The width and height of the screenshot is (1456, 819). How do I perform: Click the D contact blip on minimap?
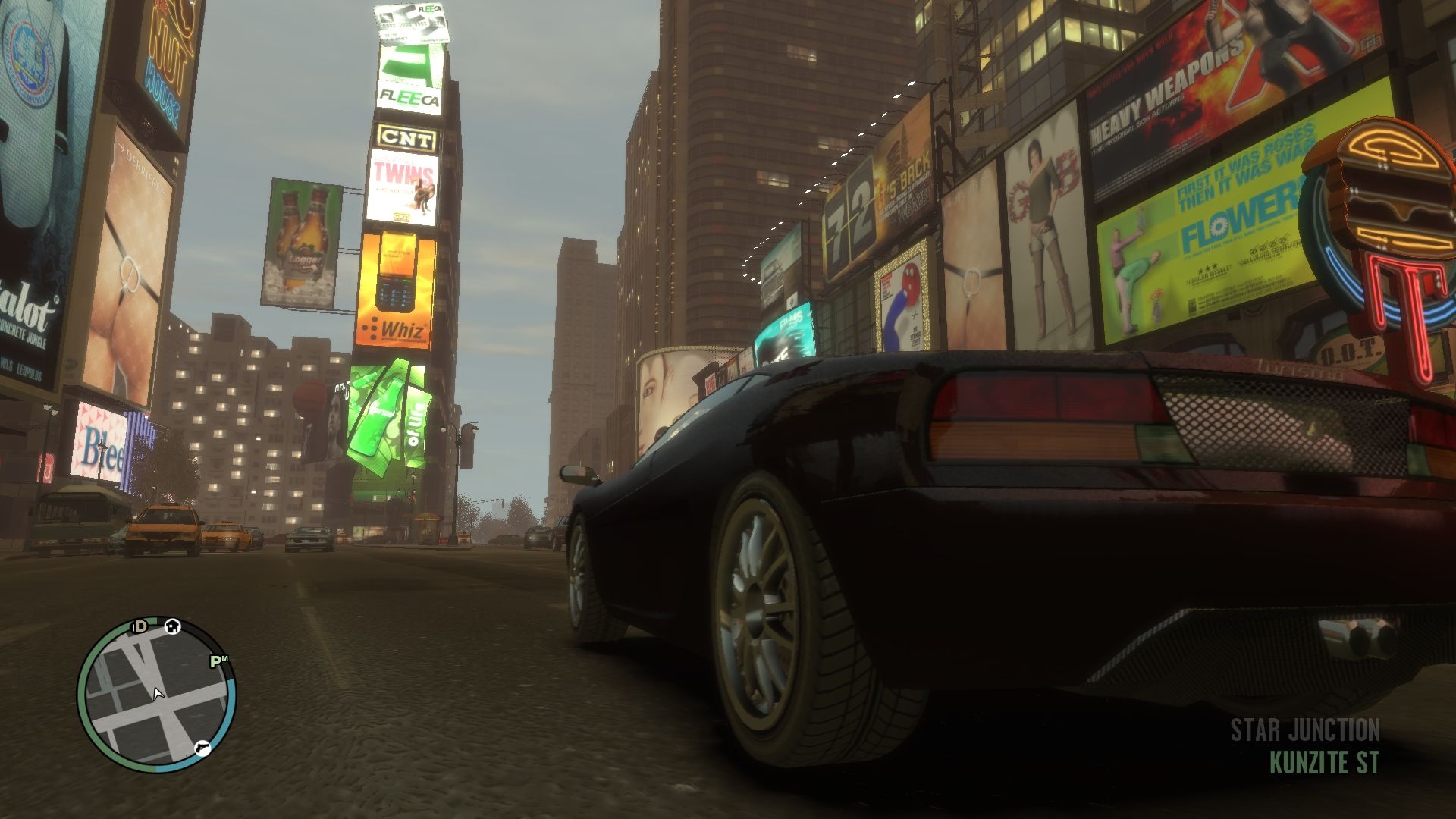140,626
